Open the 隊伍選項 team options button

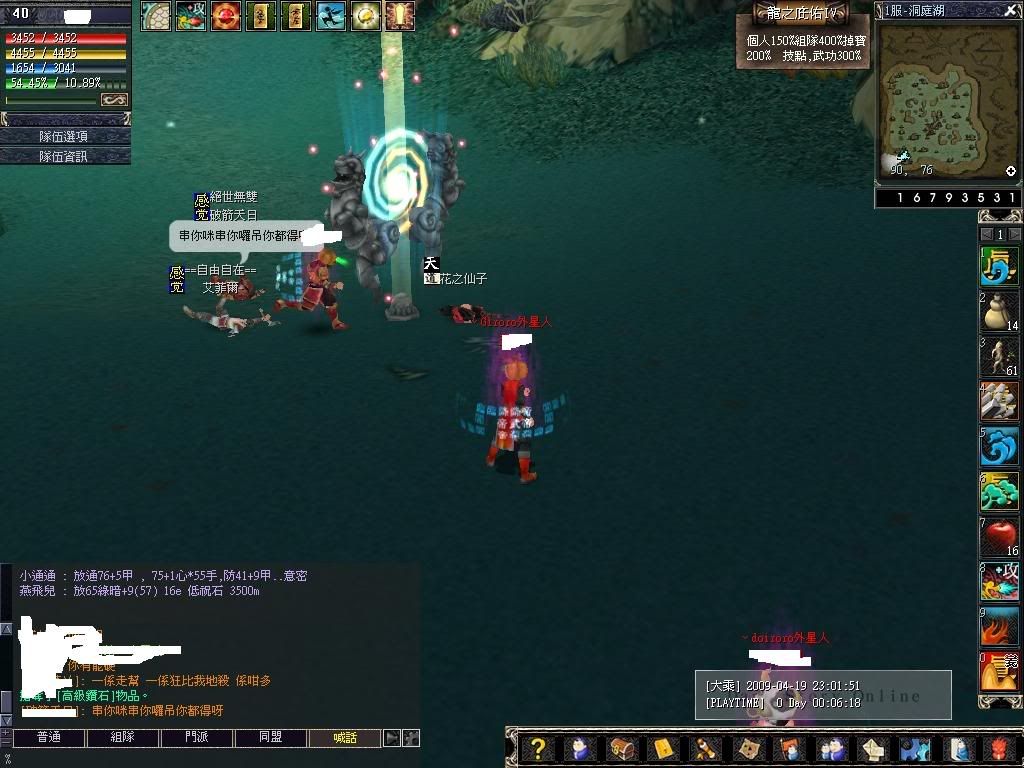point(65,136)
